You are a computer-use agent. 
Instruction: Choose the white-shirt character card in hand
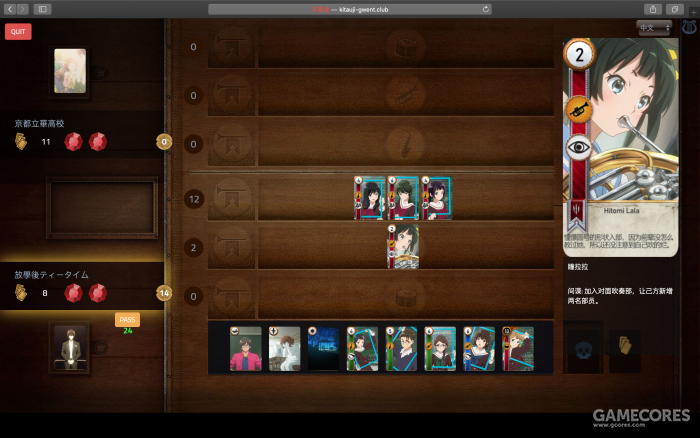[284, 349]
